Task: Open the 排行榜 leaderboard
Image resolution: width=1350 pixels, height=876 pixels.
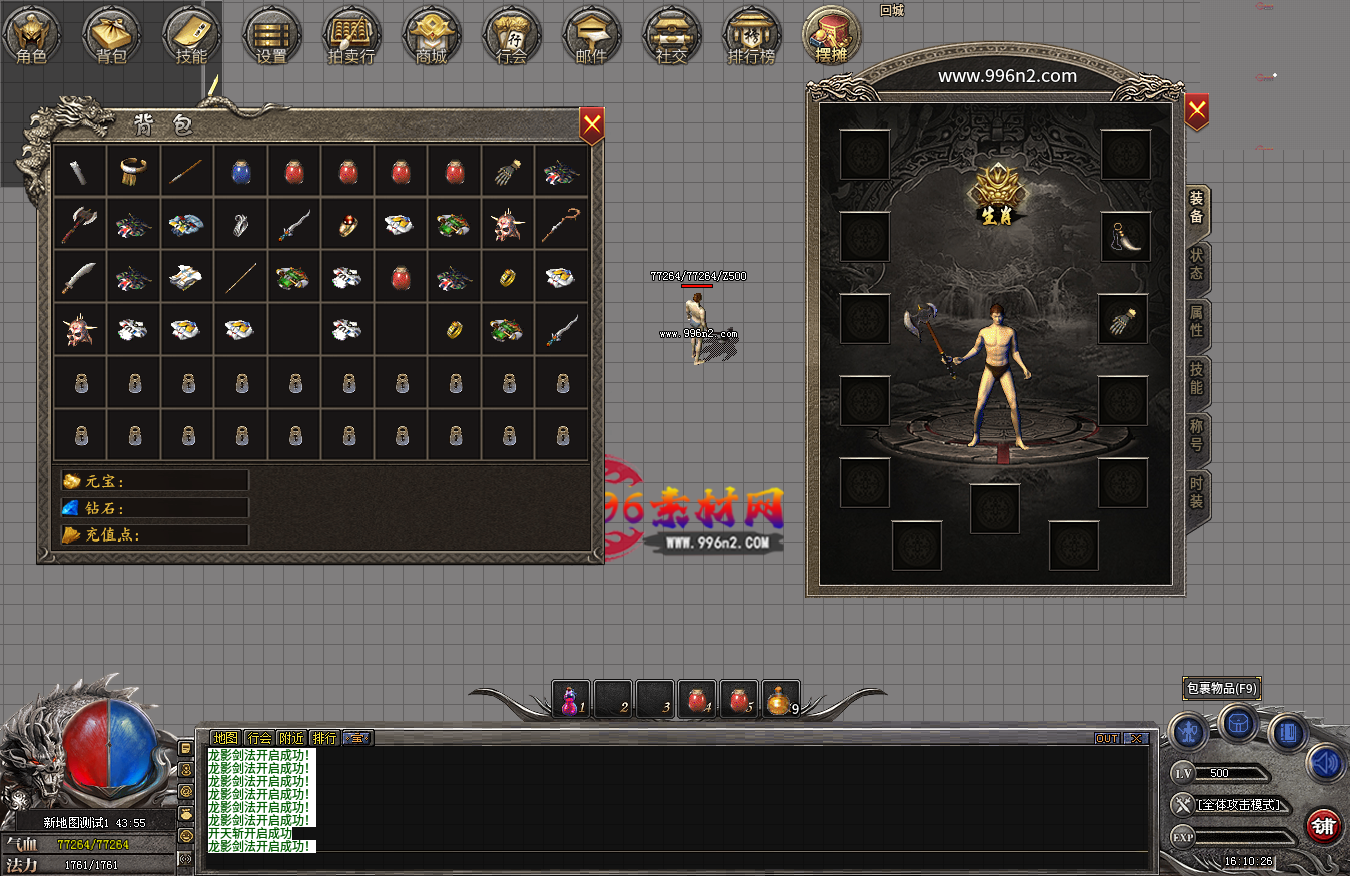Action: (x=751, y=36)
